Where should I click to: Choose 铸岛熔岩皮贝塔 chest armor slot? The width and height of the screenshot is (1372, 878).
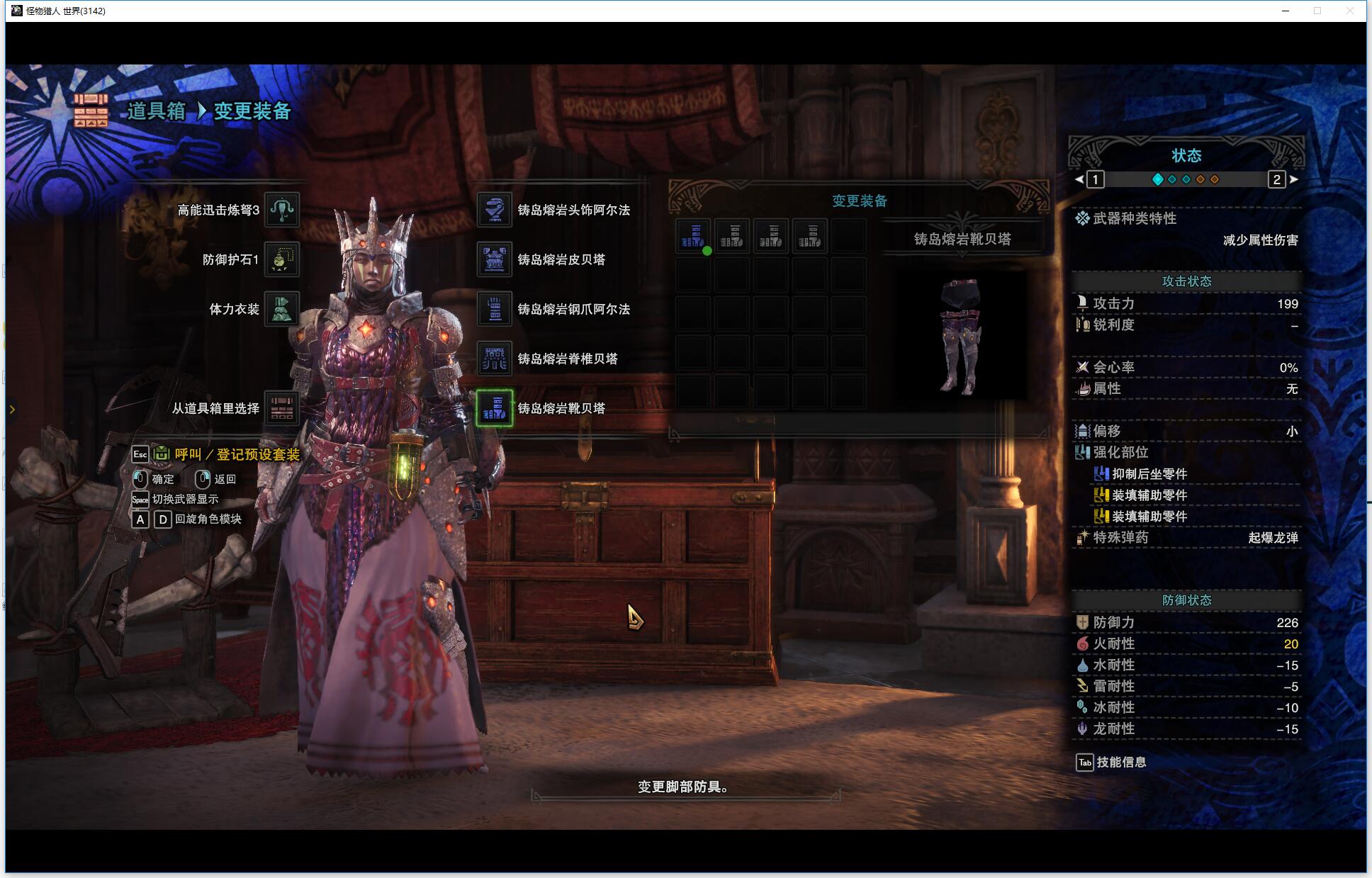click(495, 259)
